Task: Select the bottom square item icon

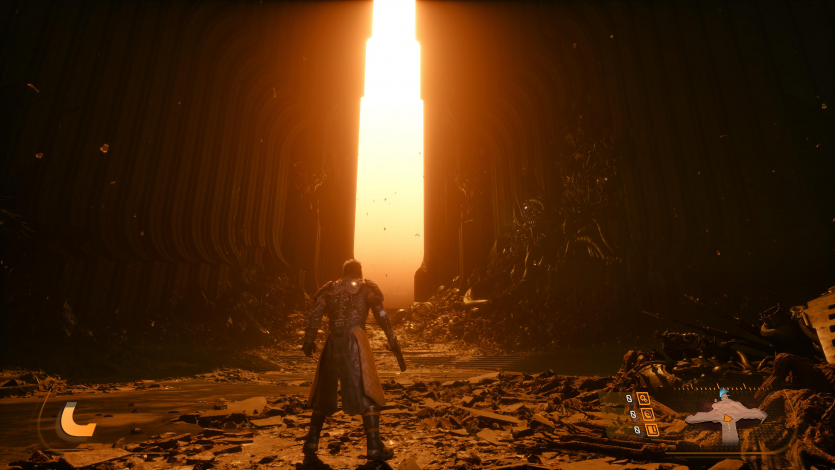Action: tap(651, 430)
